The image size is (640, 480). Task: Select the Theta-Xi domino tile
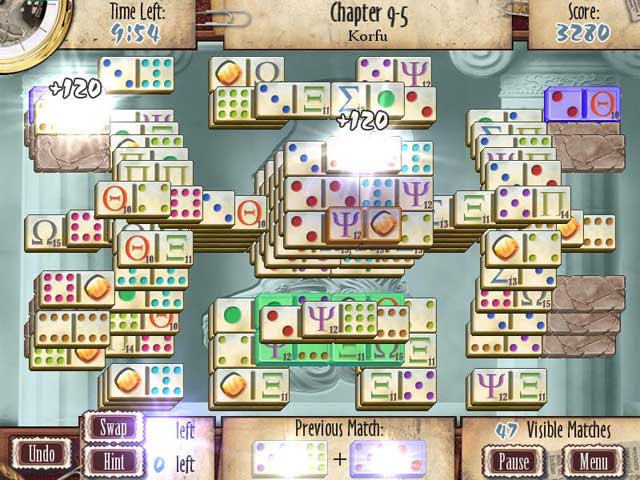pyautogui.click(x=155, y=246)
